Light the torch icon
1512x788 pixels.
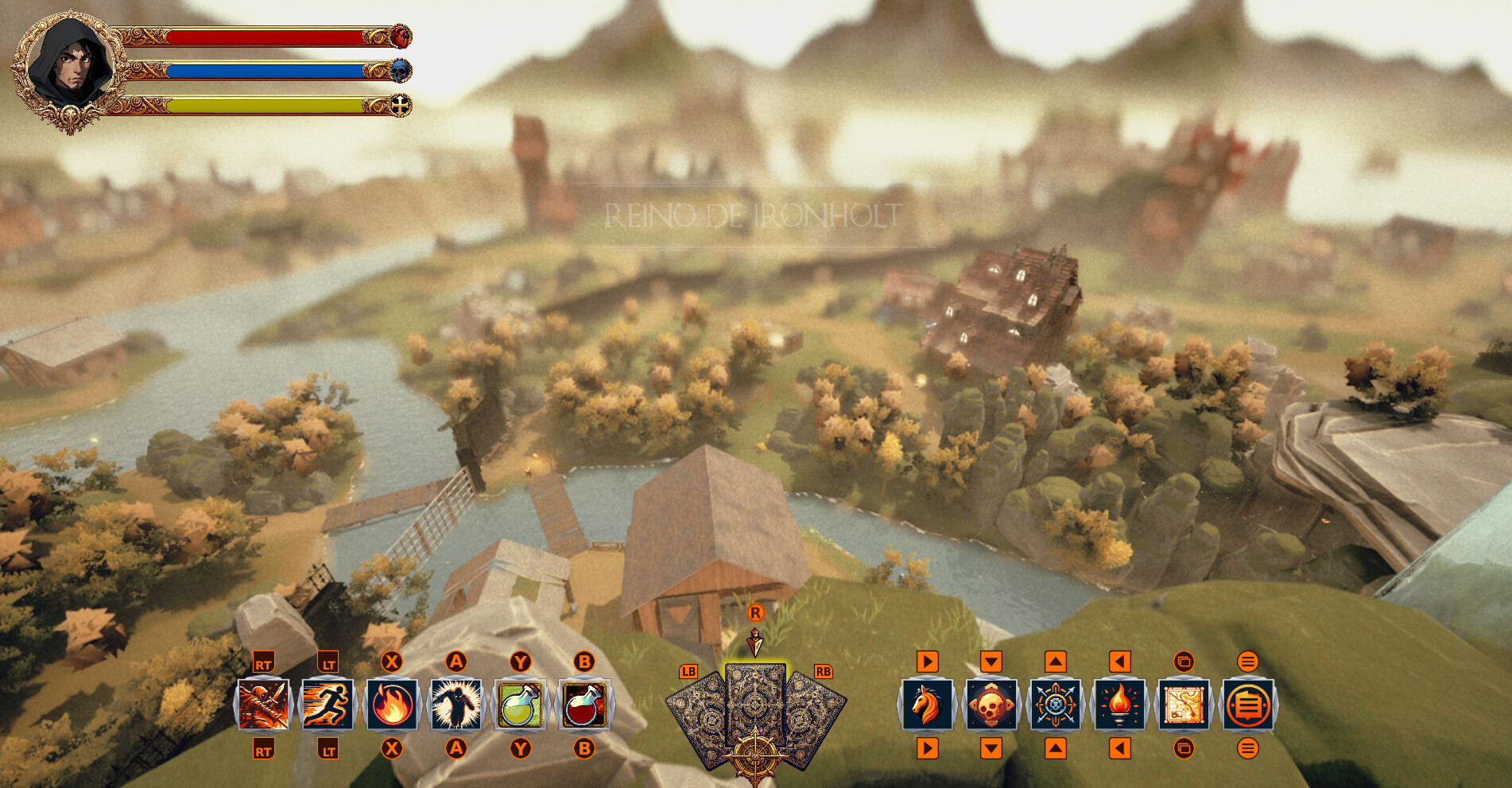tap(1119, 705)
